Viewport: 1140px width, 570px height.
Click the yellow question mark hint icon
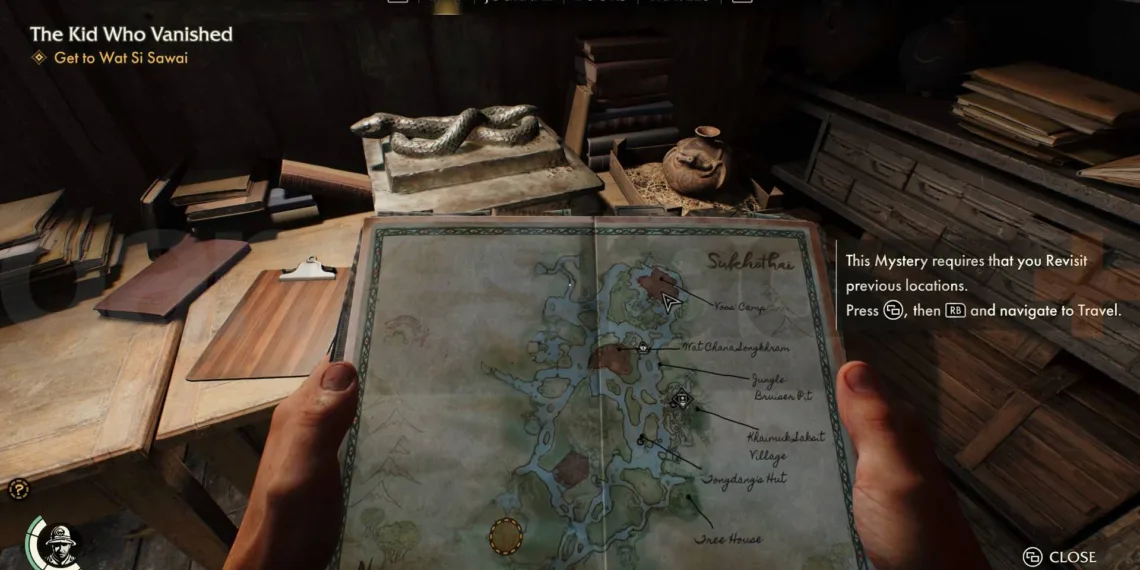19,489
